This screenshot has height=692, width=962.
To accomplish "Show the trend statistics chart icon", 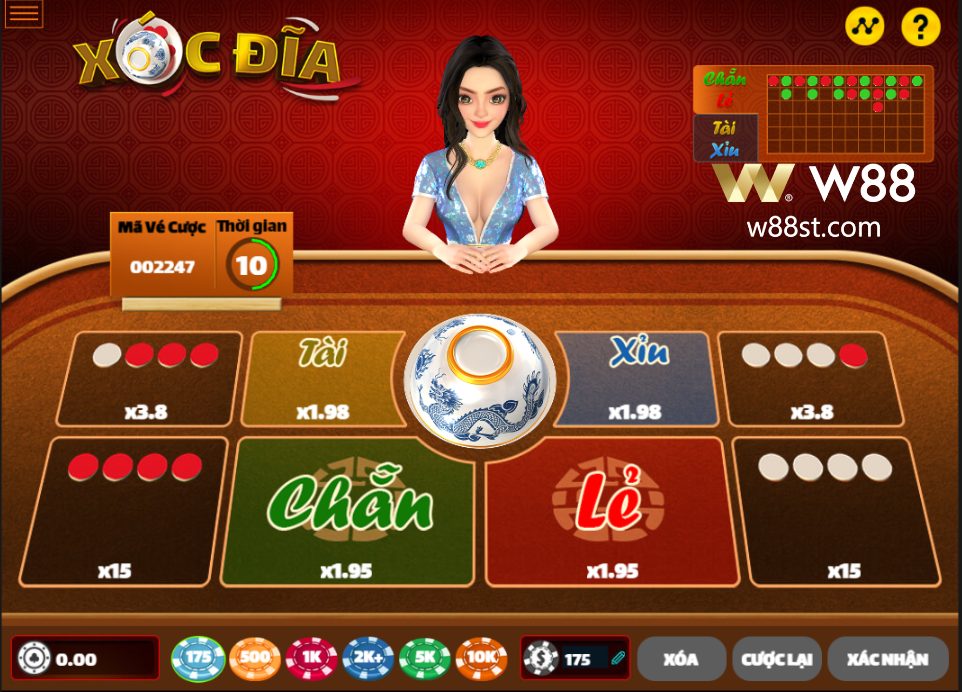I will coord(865,27).
